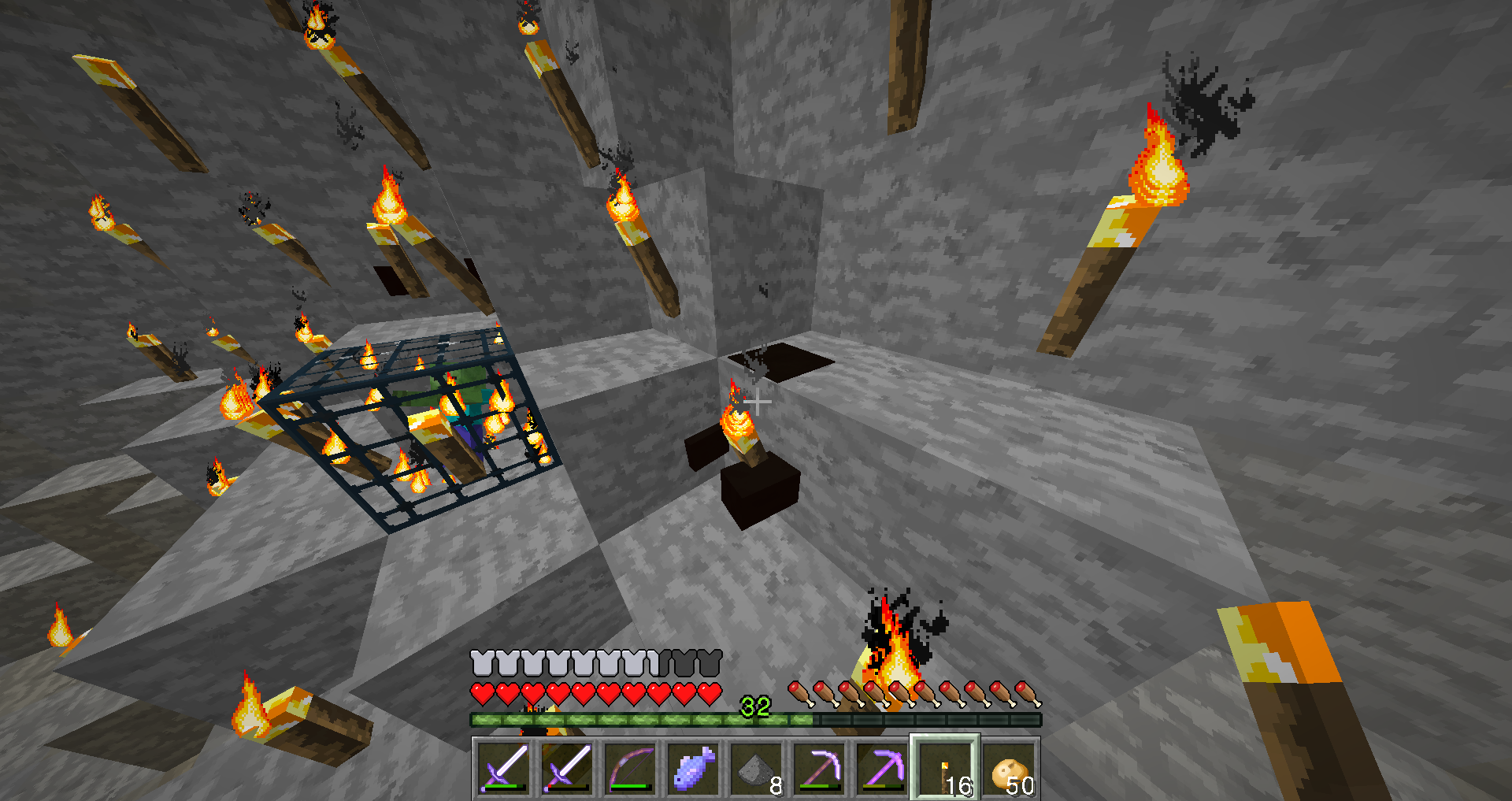
Task: Pick the pickaxe beside the gunpowder slot
Action: (x=819, y=767)
